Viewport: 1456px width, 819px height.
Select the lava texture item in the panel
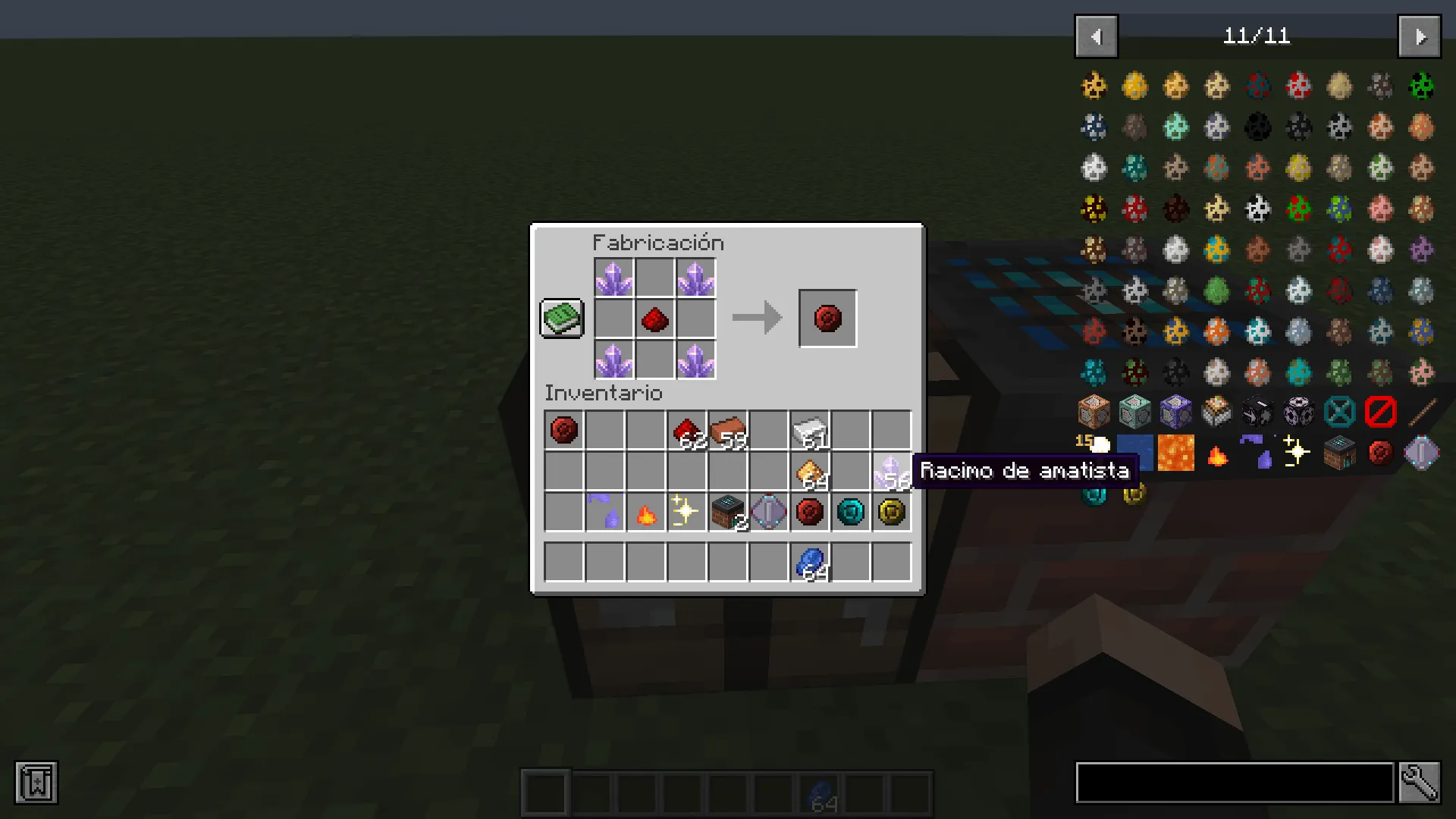tap(1175, 453)
